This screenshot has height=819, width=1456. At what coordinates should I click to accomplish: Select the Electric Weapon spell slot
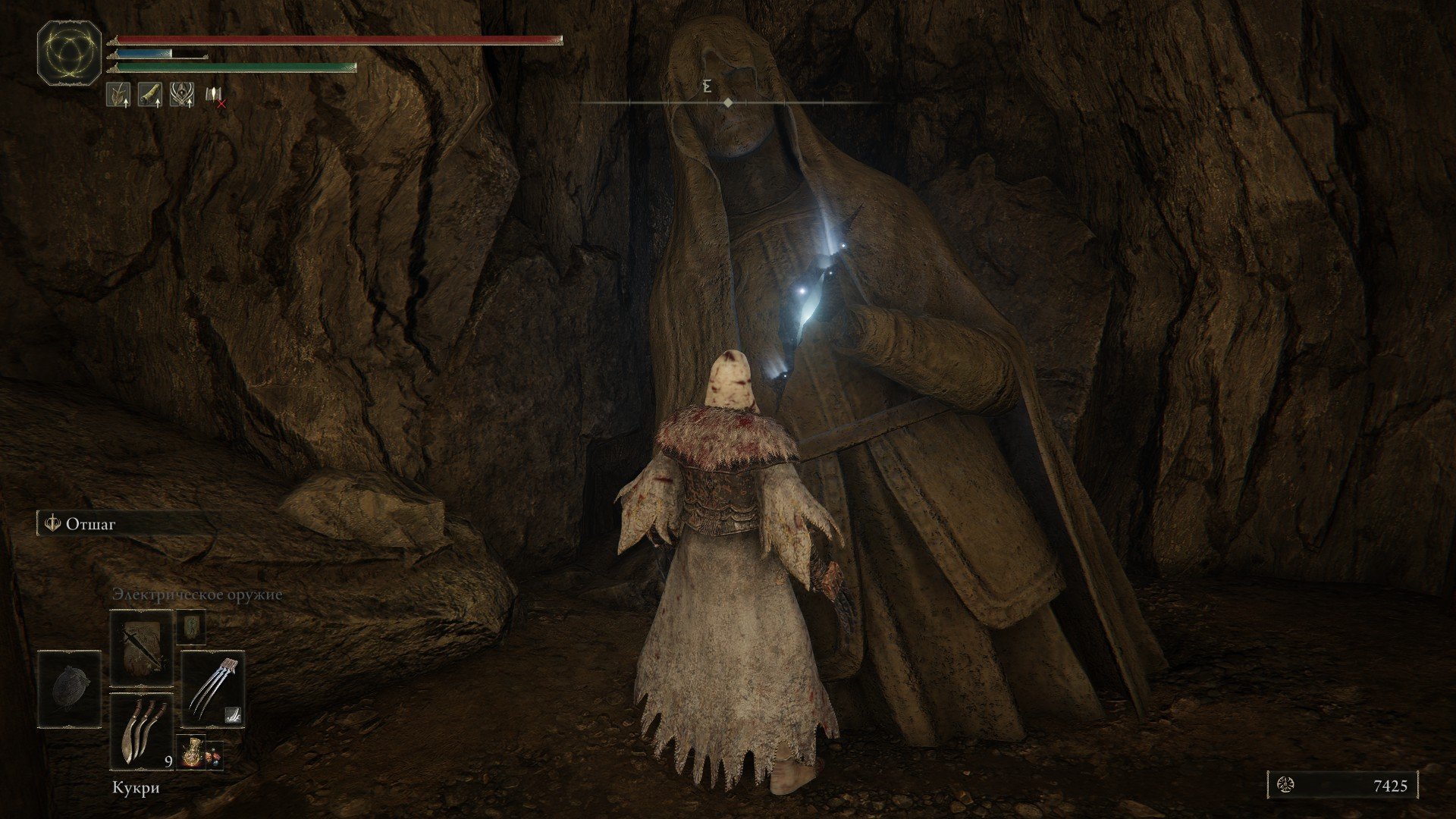coord(142,648)
